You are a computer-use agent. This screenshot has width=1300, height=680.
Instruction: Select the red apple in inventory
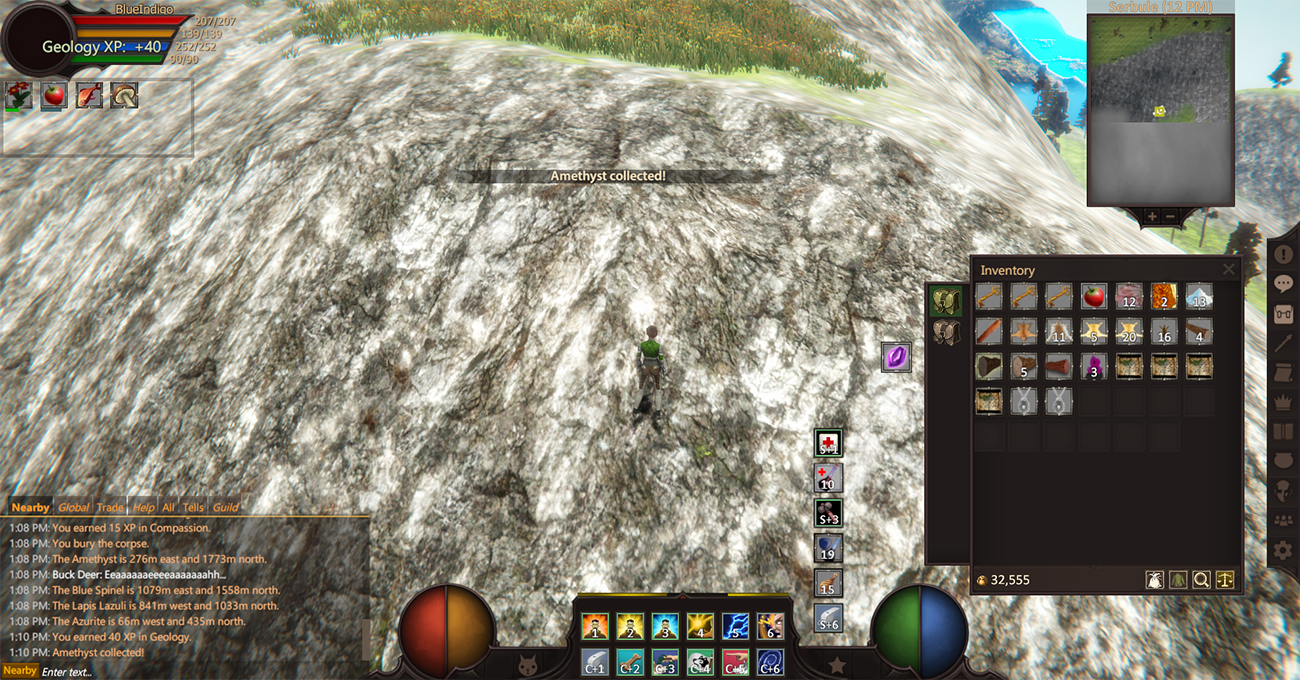[x=1094, y=296]
